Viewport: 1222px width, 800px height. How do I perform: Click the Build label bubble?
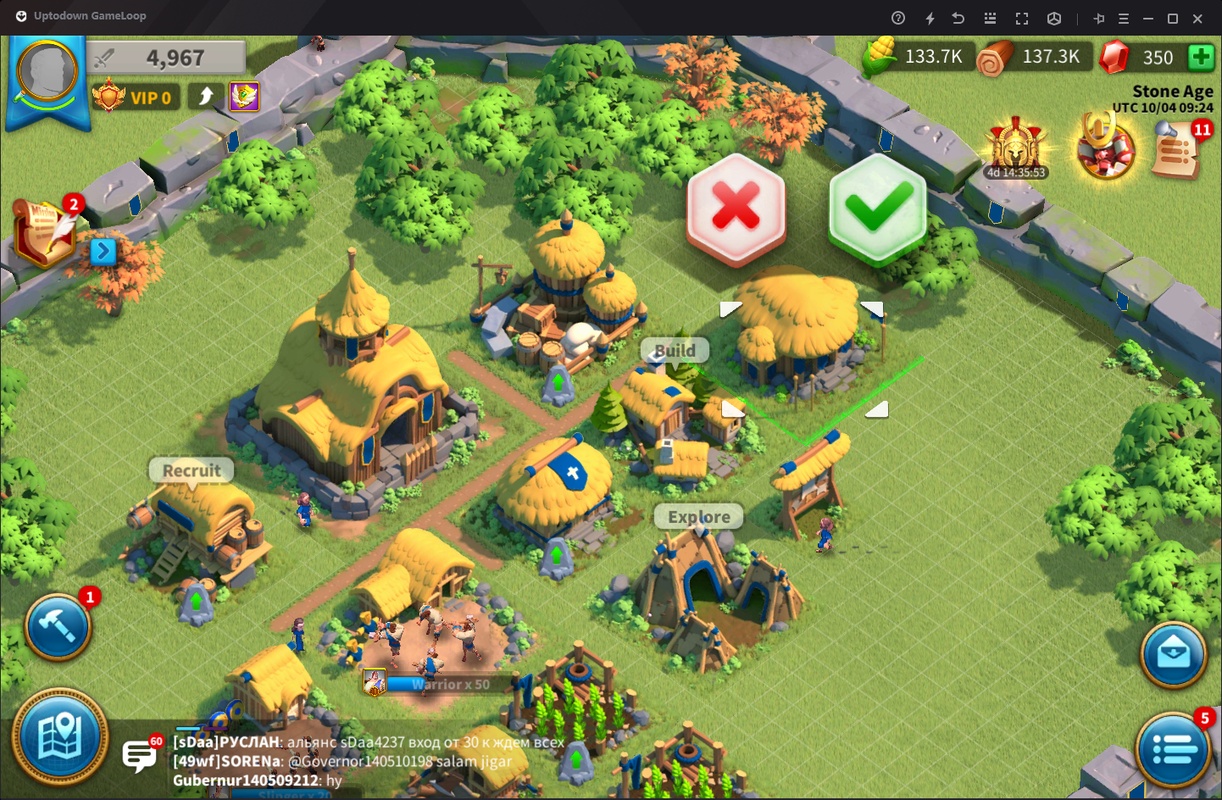(675, 351)
